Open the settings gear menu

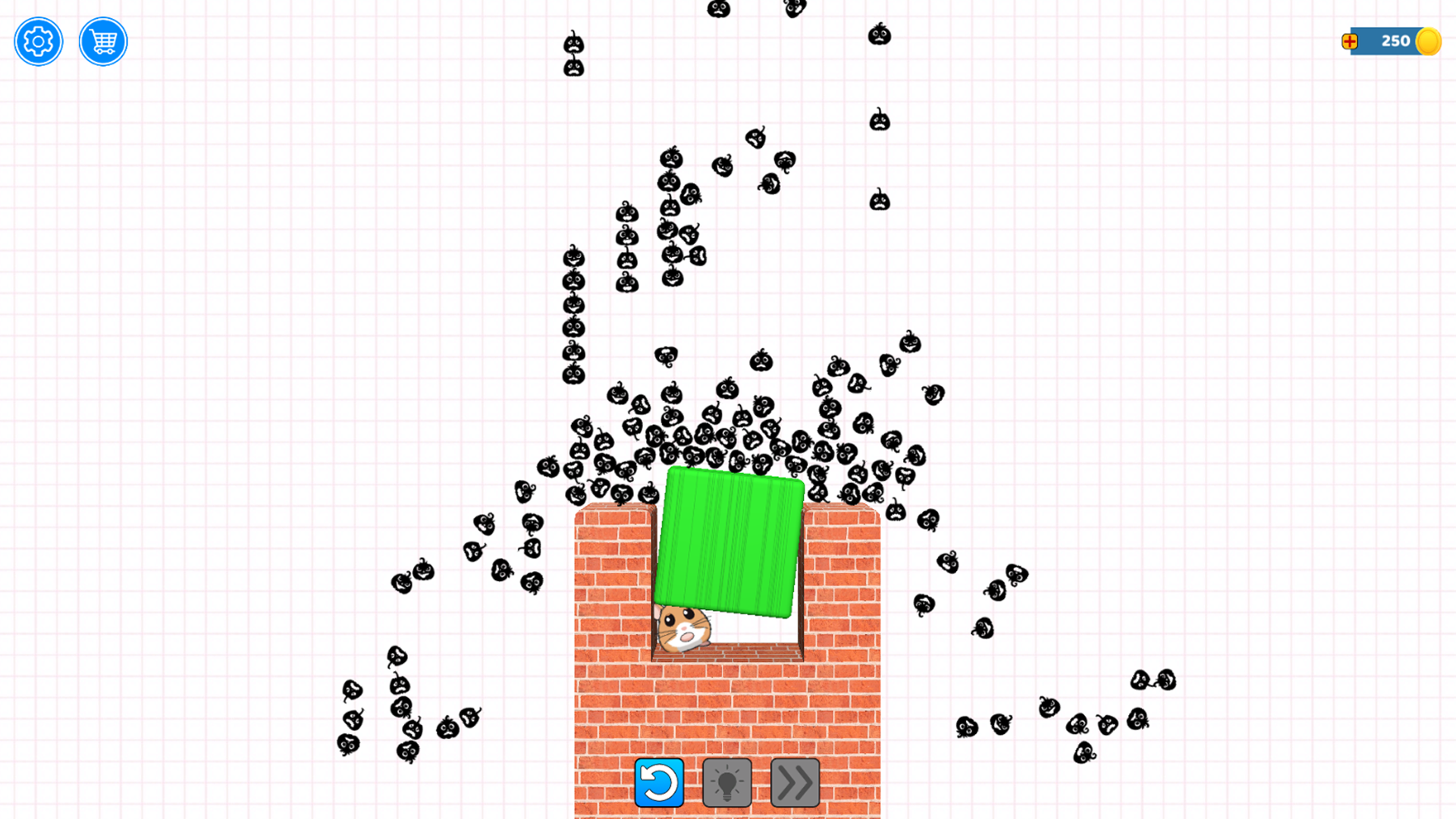coord(38,42)
